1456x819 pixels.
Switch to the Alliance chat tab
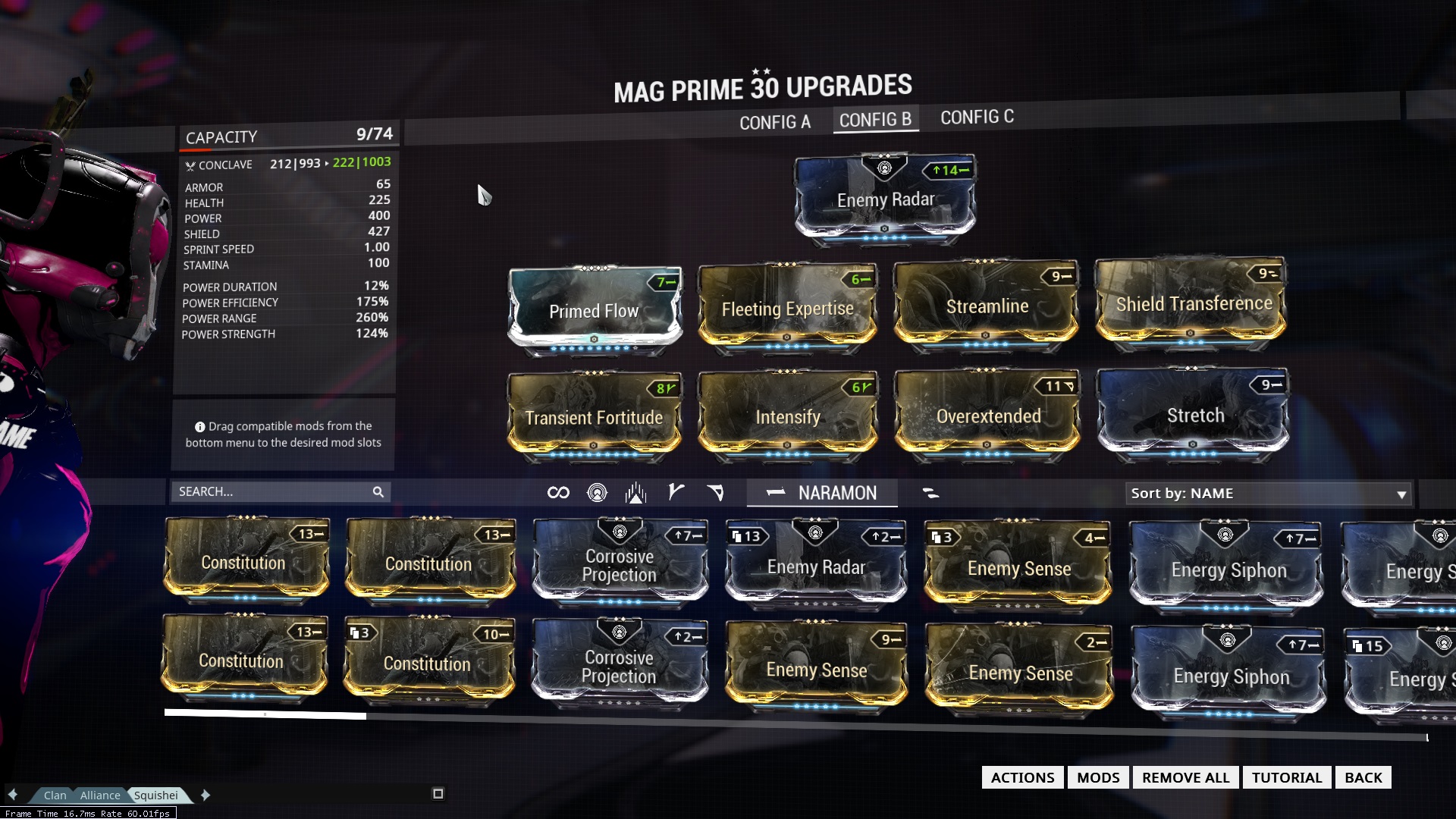[x=100, y=795]
